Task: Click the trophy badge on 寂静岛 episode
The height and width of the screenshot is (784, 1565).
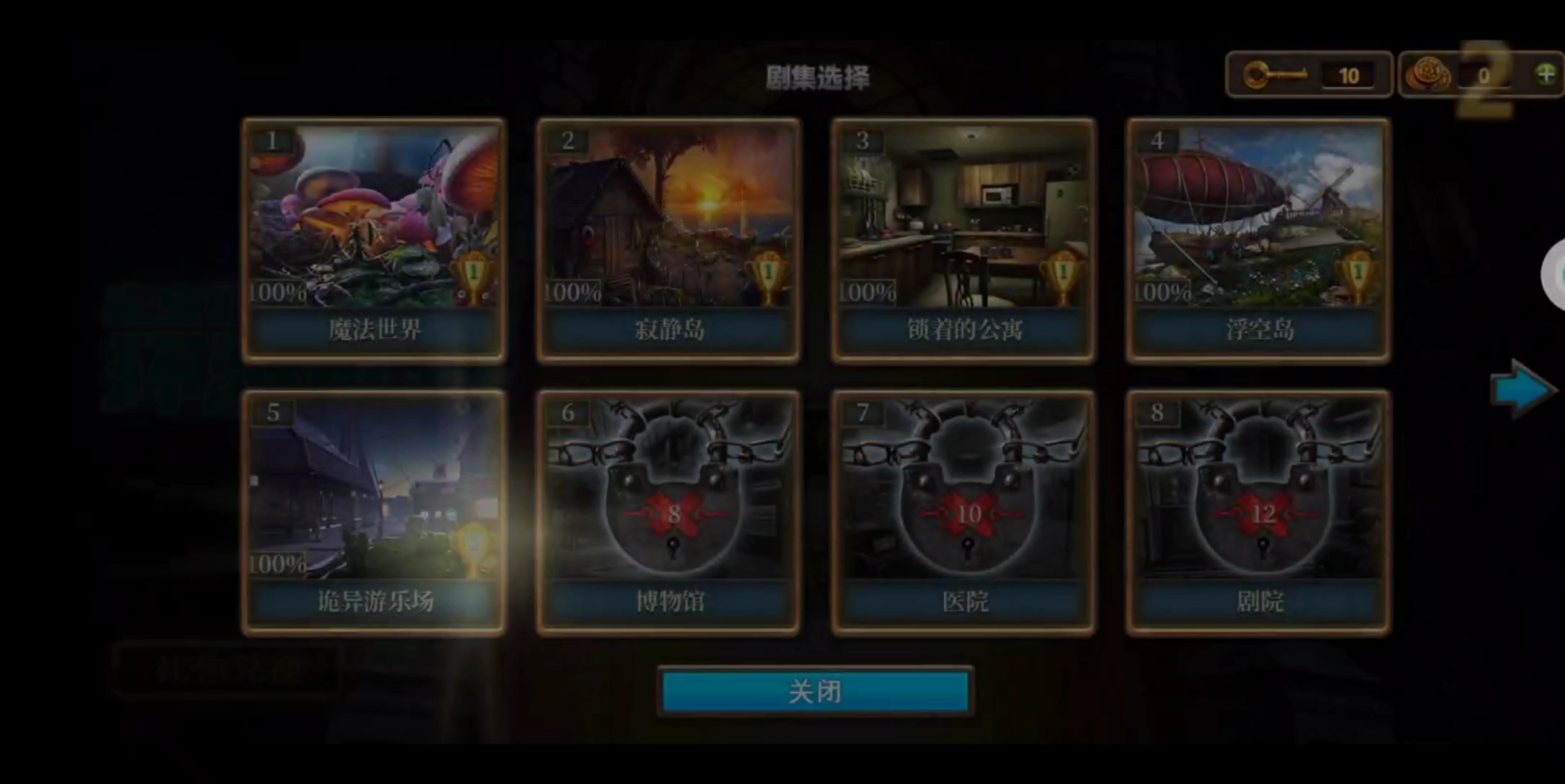Action: point(769,273)
